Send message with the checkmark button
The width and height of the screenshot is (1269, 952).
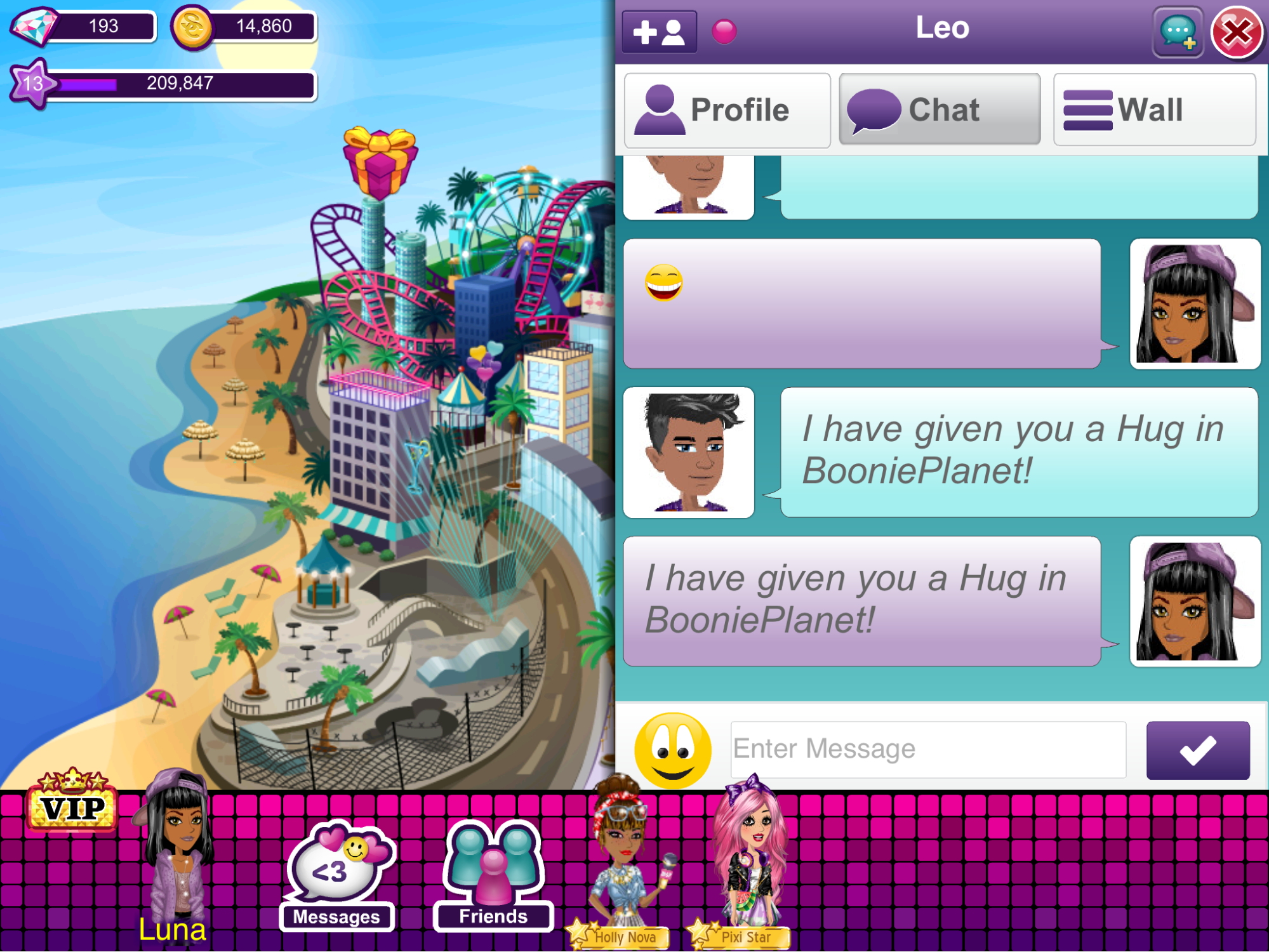tap(1197, 750)
